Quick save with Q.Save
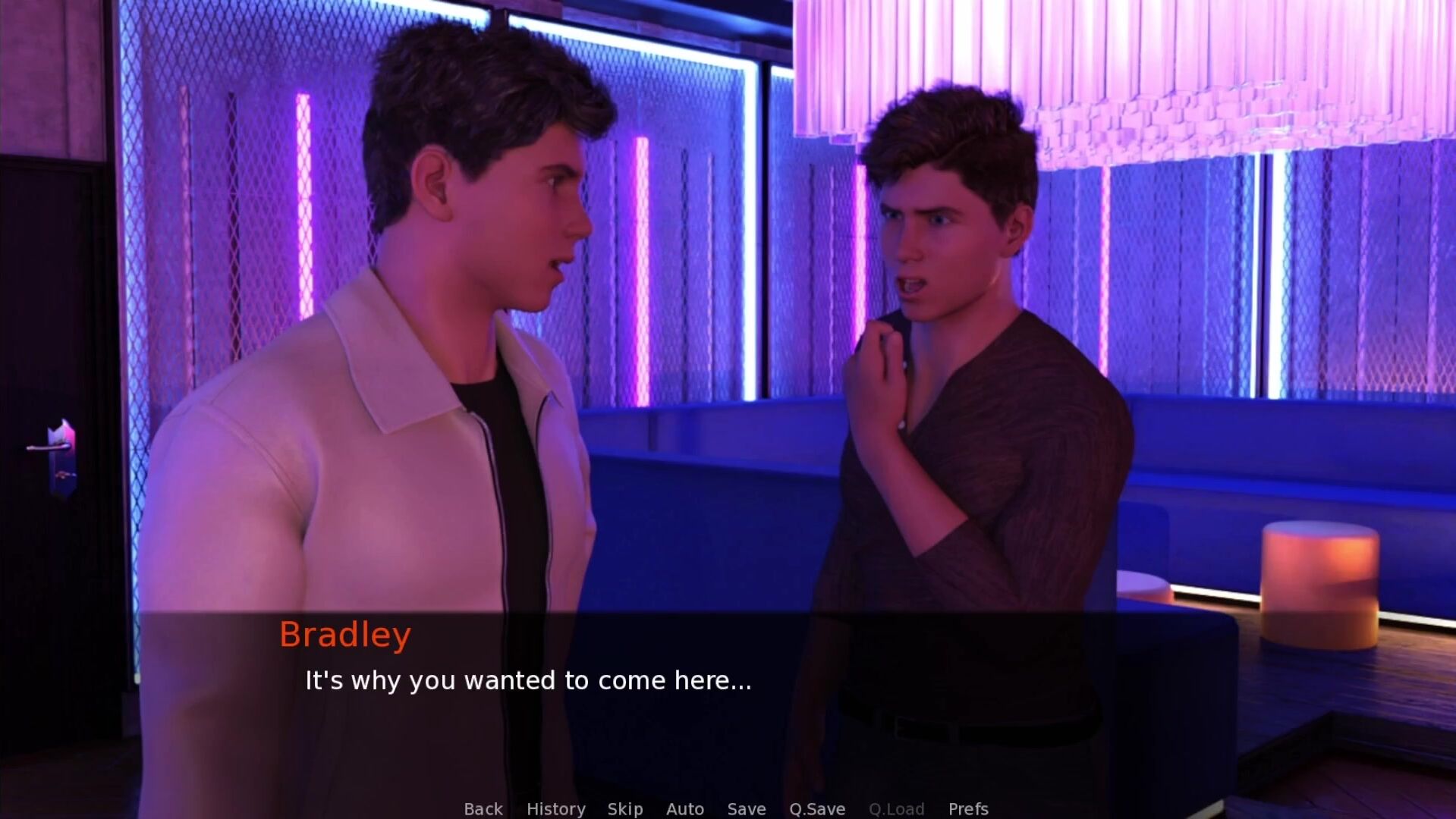1456x819 pixels. point(816,809)
